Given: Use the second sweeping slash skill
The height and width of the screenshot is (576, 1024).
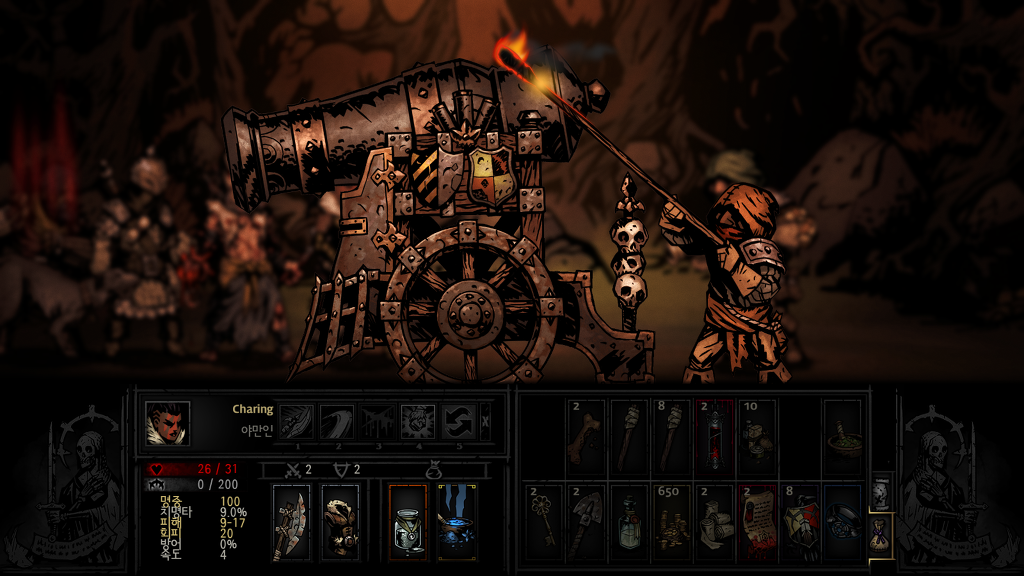Looking at the screenshot, I should coord(335,422).
